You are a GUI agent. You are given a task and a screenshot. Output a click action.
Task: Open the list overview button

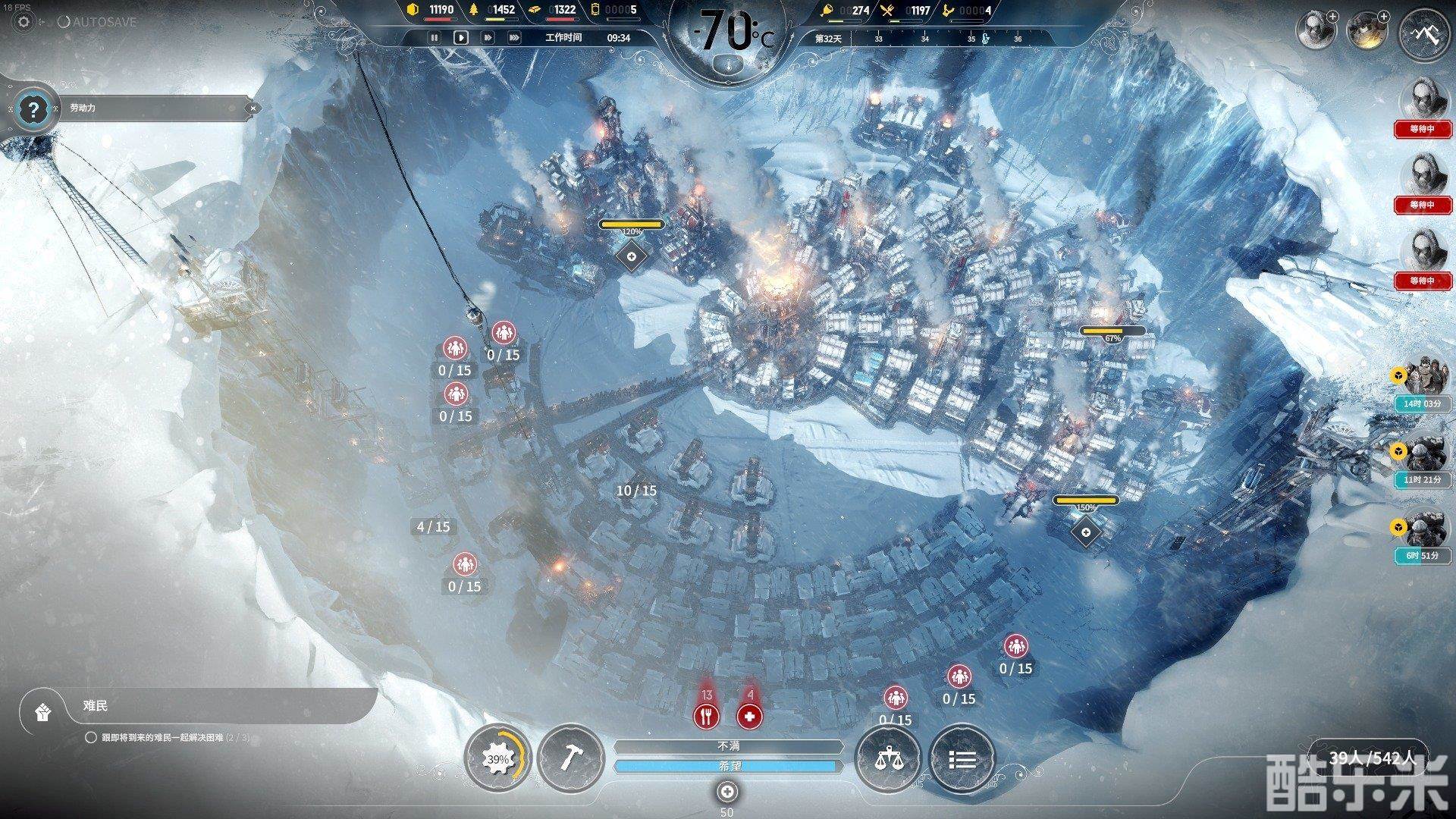[x=962, y=758]
